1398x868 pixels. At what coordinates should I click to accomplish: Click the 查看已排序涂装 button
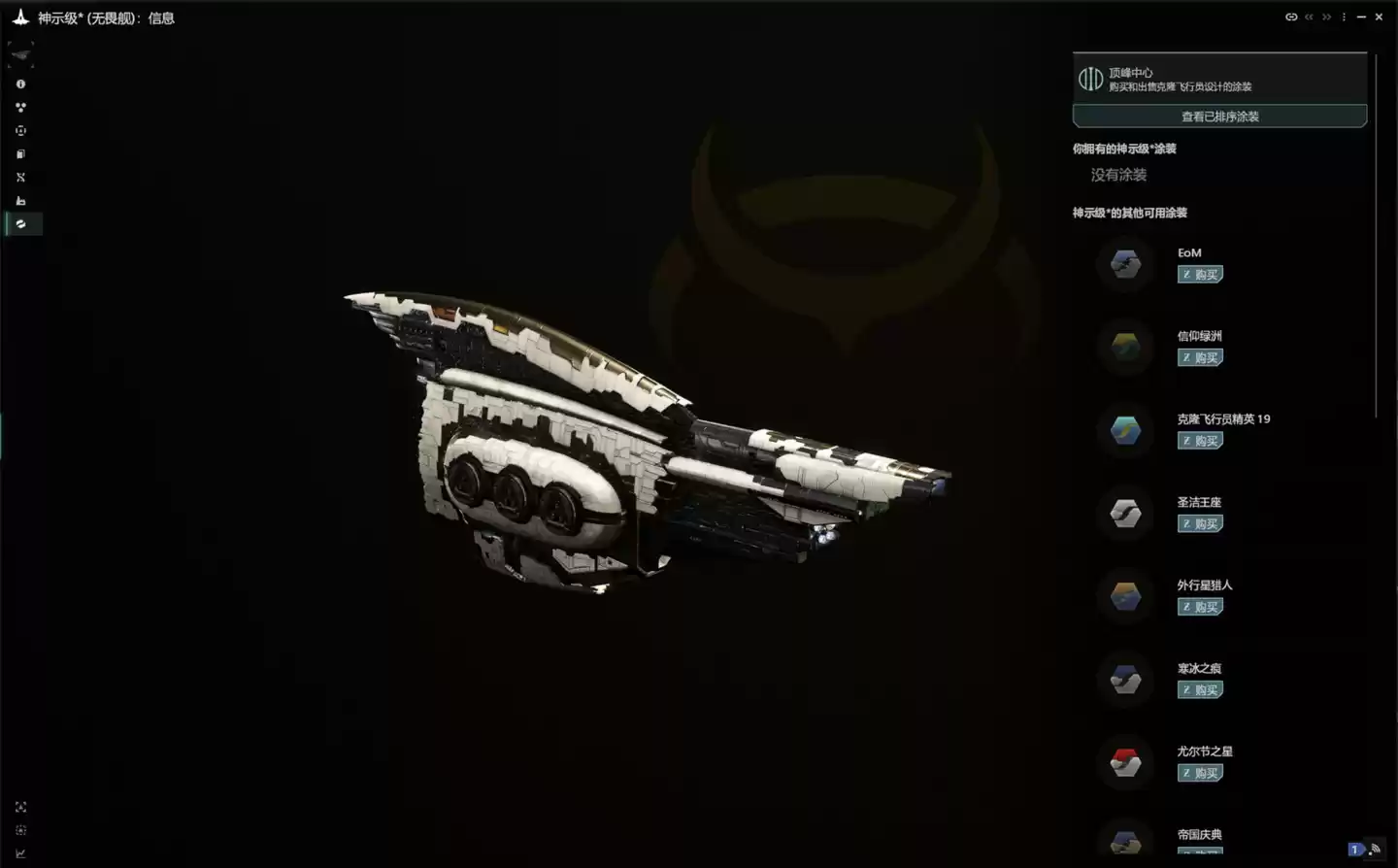click(1218, 116)
